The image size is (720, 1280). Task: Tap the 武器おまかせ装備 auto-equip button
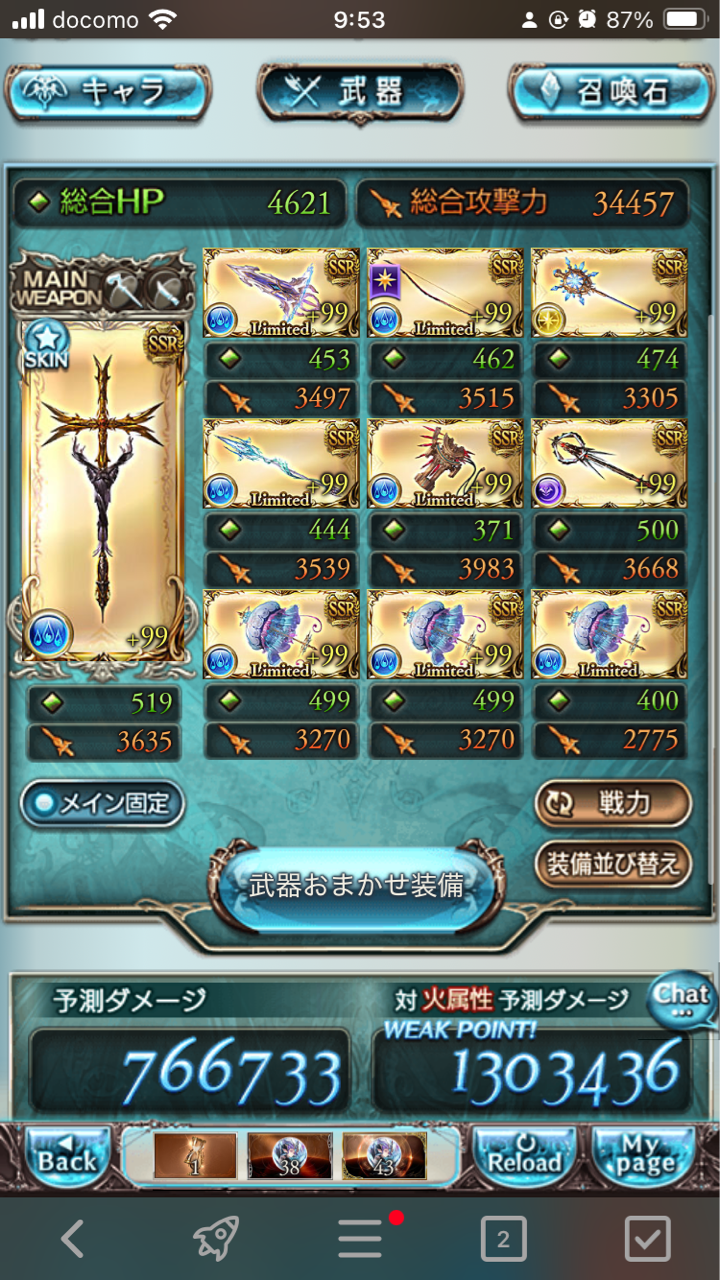click(x=357, y=887)
